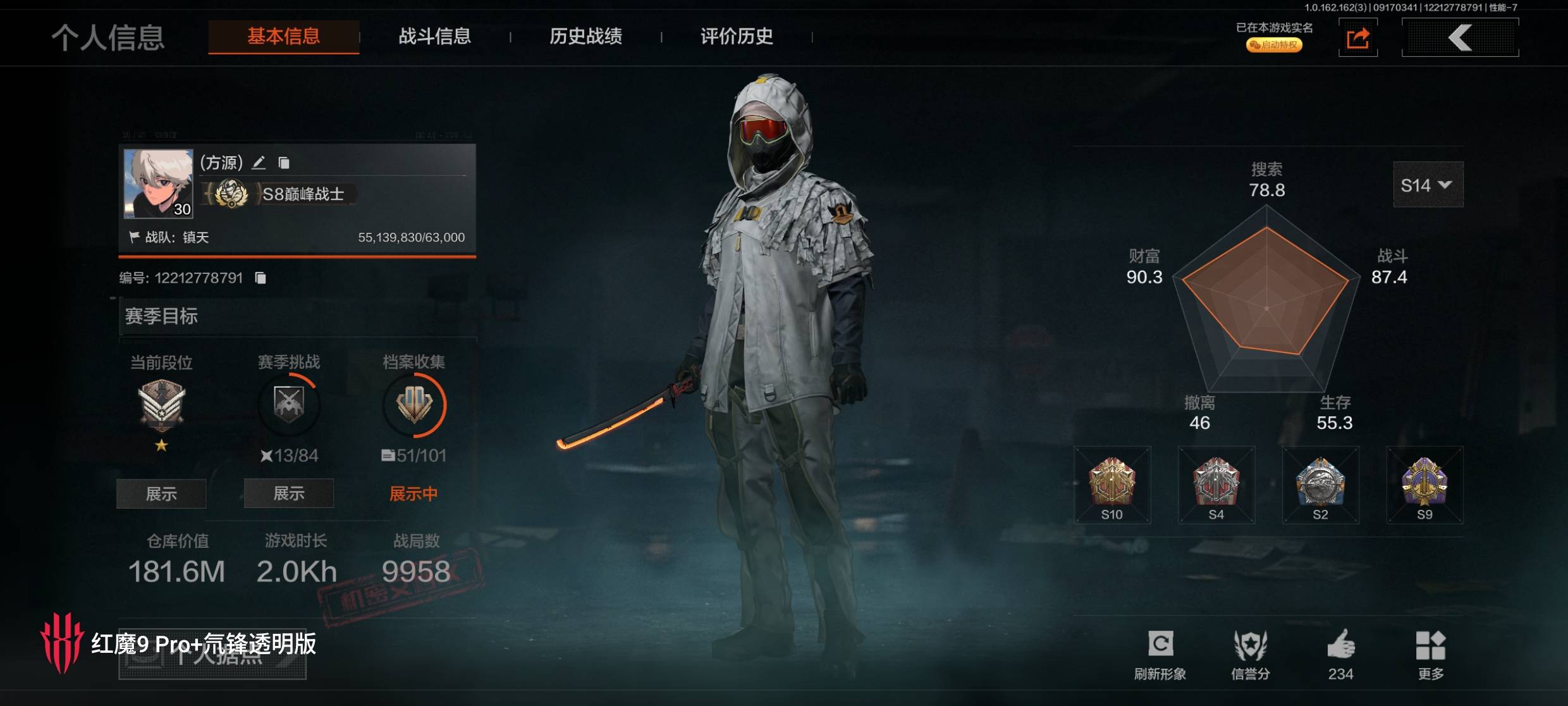Click the 基本信息 tab

(284, 37)
